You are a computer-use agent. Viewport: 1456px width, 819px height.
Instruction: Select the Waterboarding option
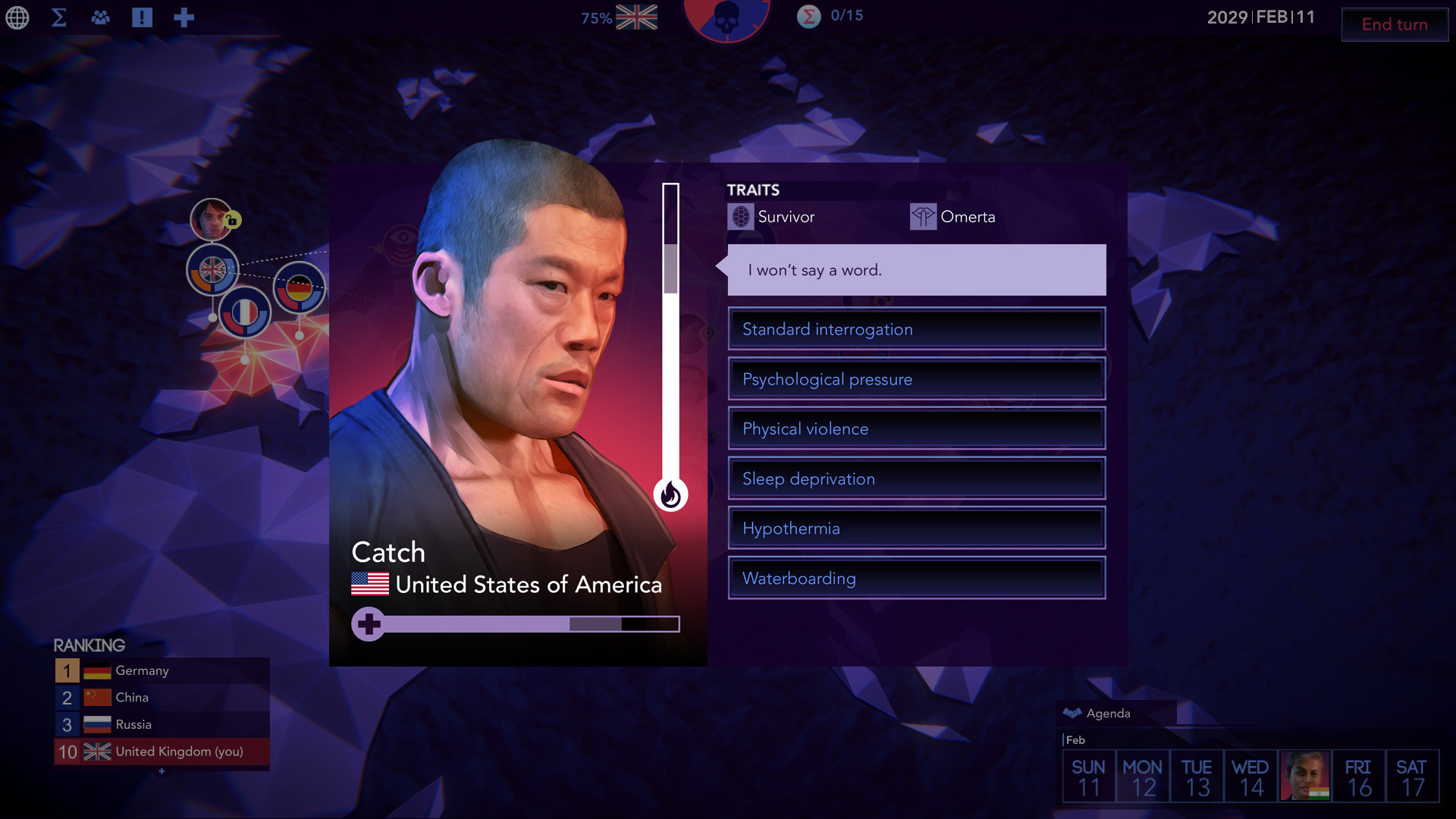tap(916, 578)
